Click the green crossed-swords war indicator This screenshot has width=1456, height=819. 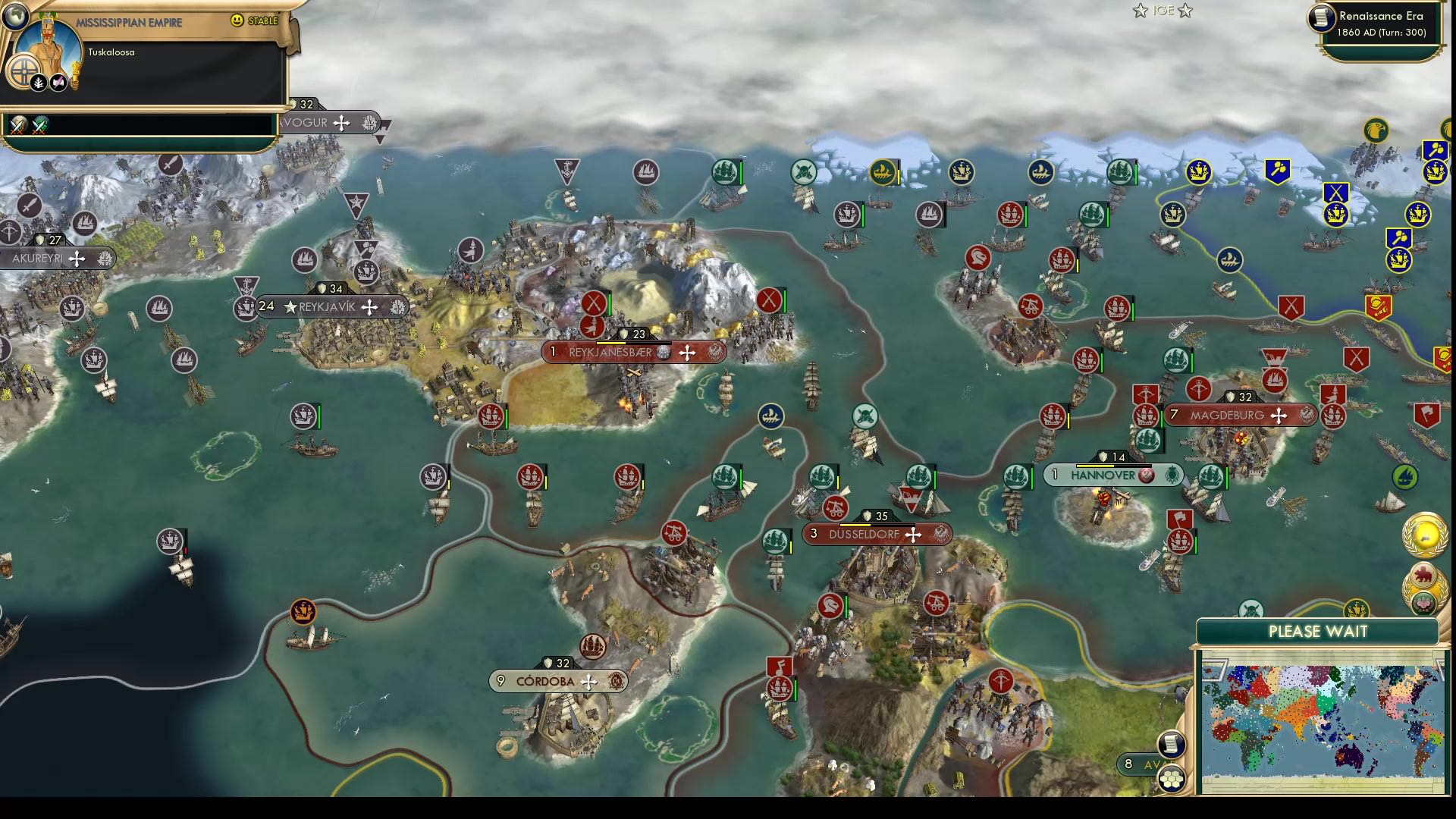38,123
